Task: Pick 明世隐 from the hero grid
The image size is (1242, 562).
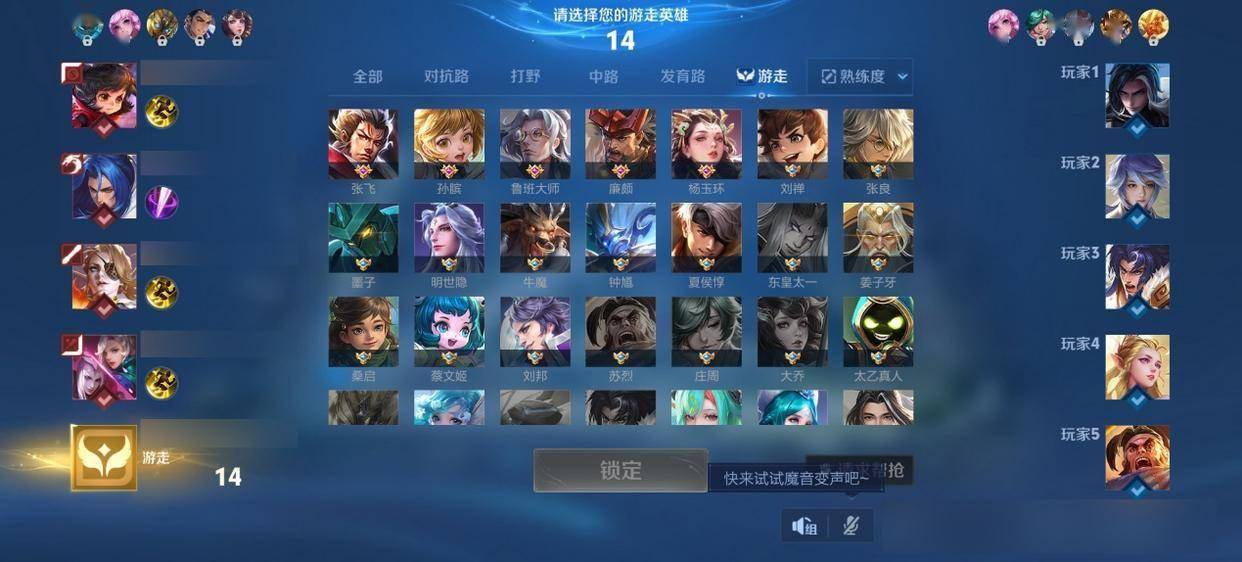Action: click(449, 237)
